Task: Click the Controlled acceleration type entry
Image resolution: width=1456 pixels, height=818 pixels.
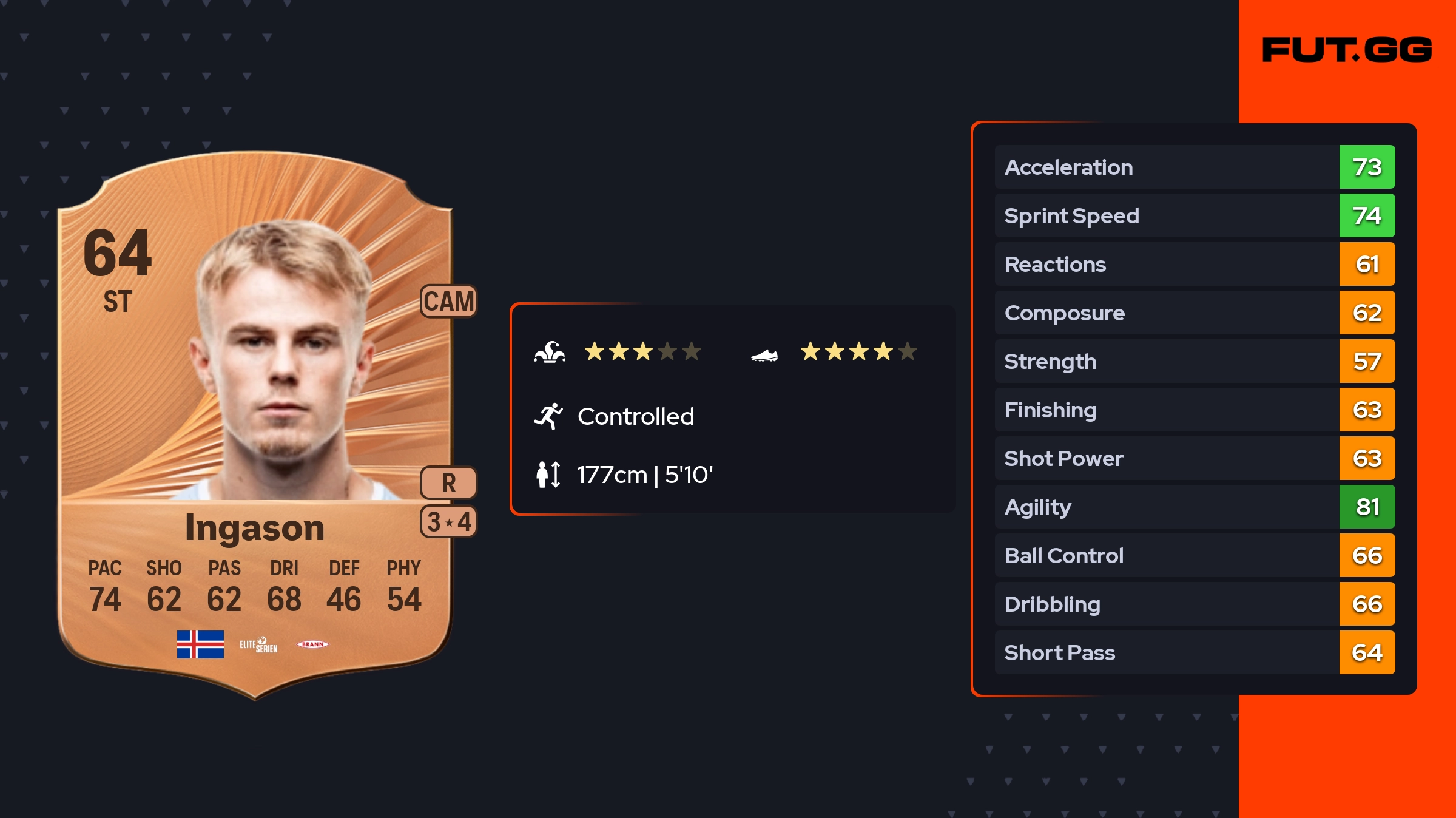Action: point(635,416)
